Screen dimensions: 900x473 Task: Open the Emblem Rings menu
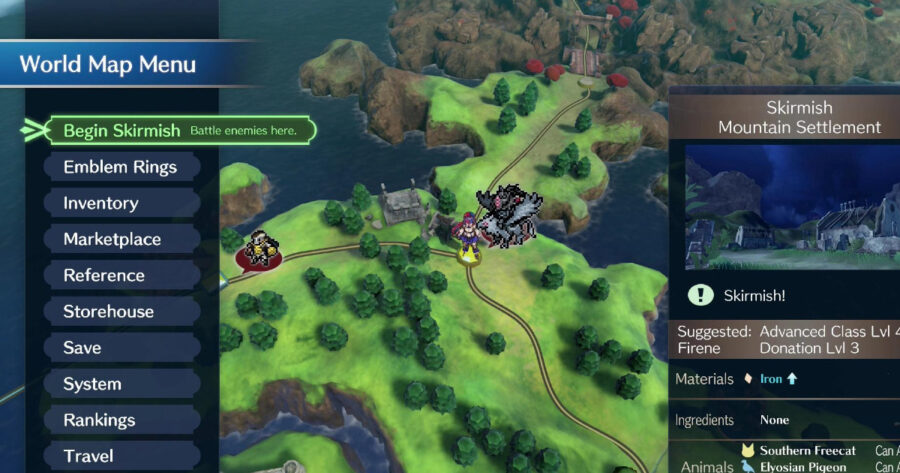(x=120, y=167)
